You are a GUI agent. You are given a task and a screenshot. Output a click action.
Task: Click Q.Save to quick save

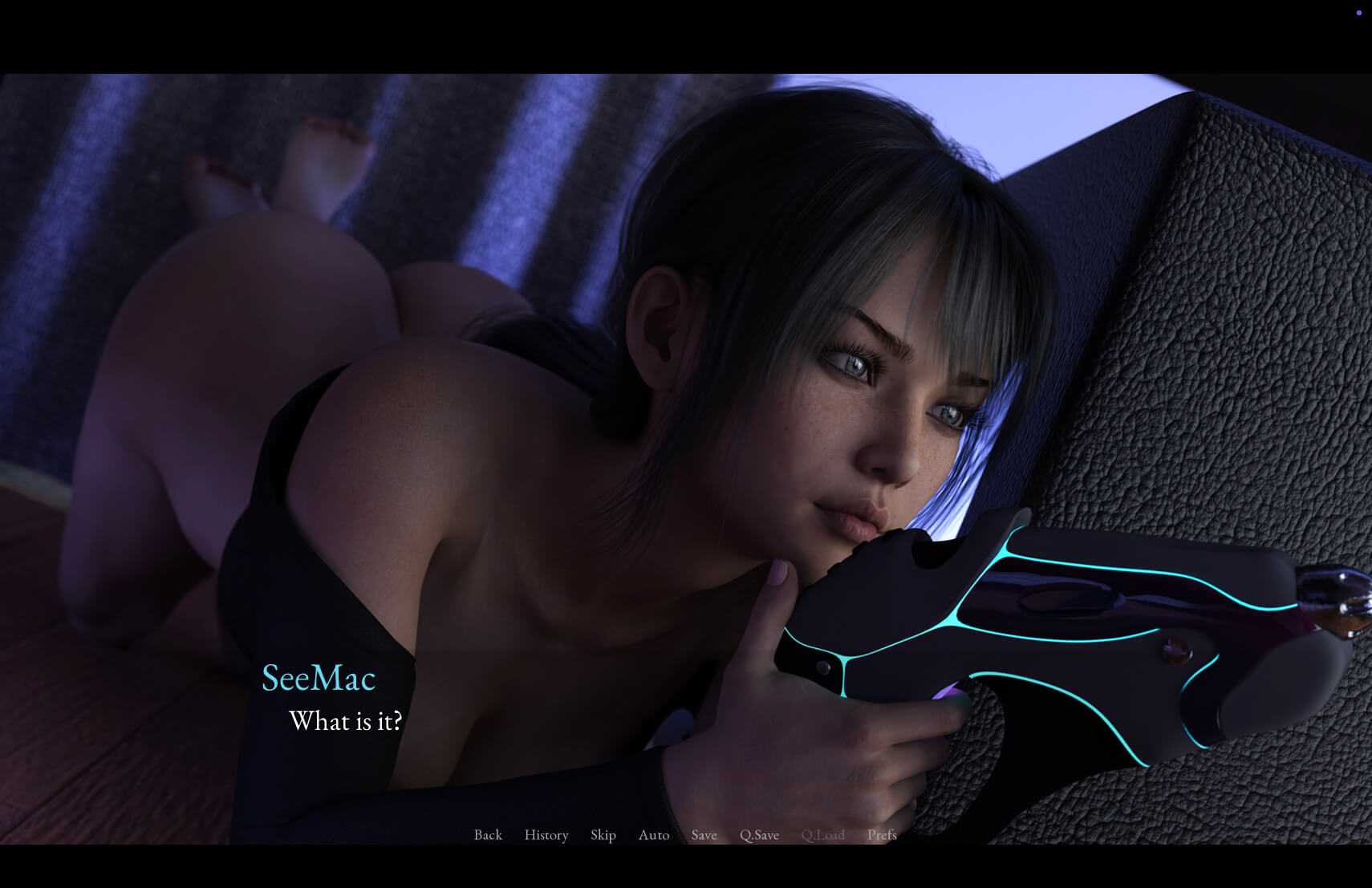759,835
